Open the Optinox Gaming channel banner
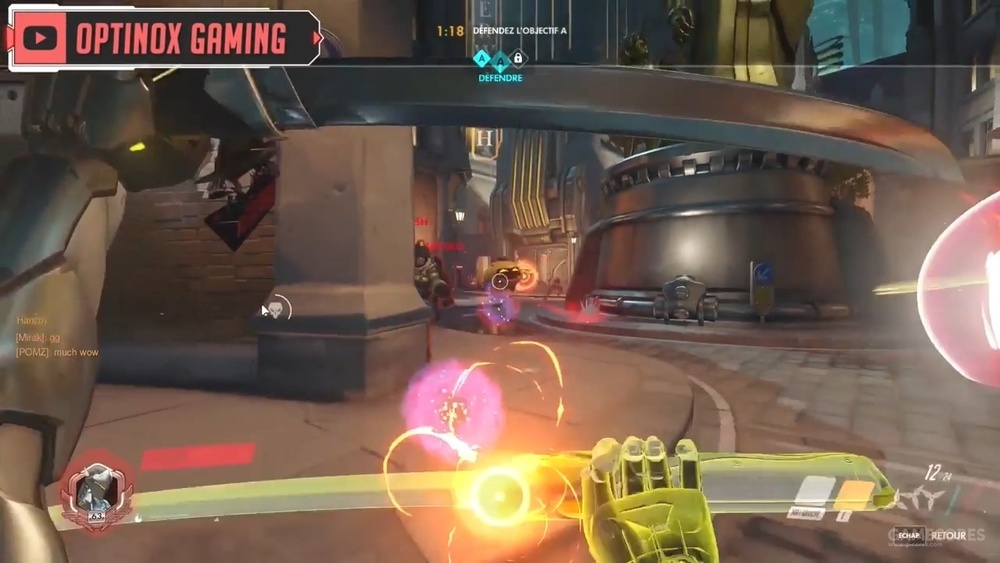The image size is (1000, 563). point(180,39)
